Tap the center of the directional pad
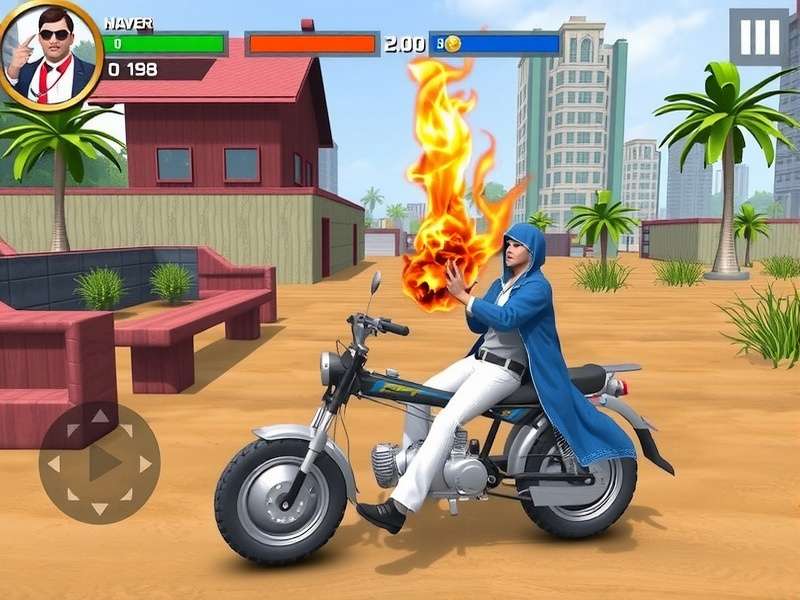The height and width of the screenshot is (600, 800). click(99, 463)
